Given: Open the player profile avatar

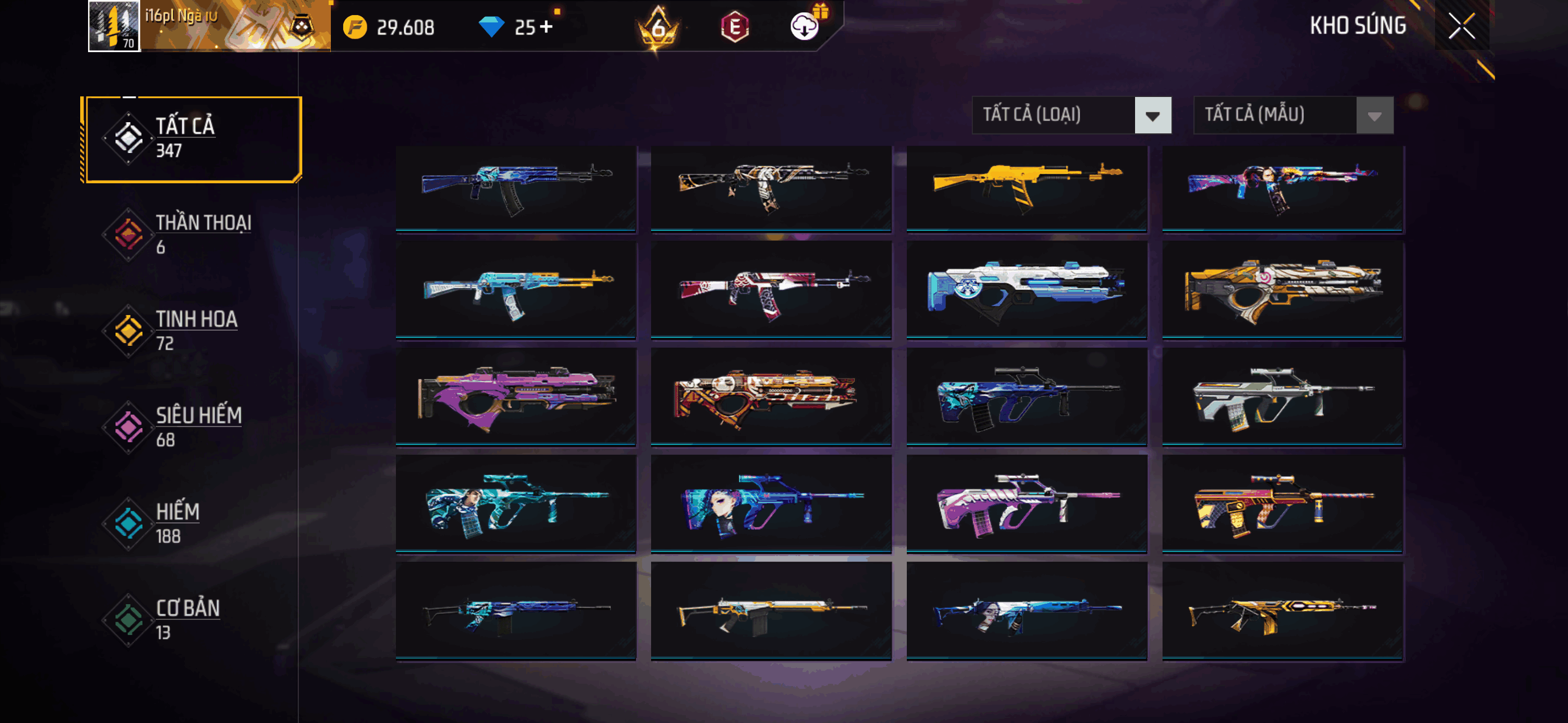Looking at the screenshot, I should point(114,26).
